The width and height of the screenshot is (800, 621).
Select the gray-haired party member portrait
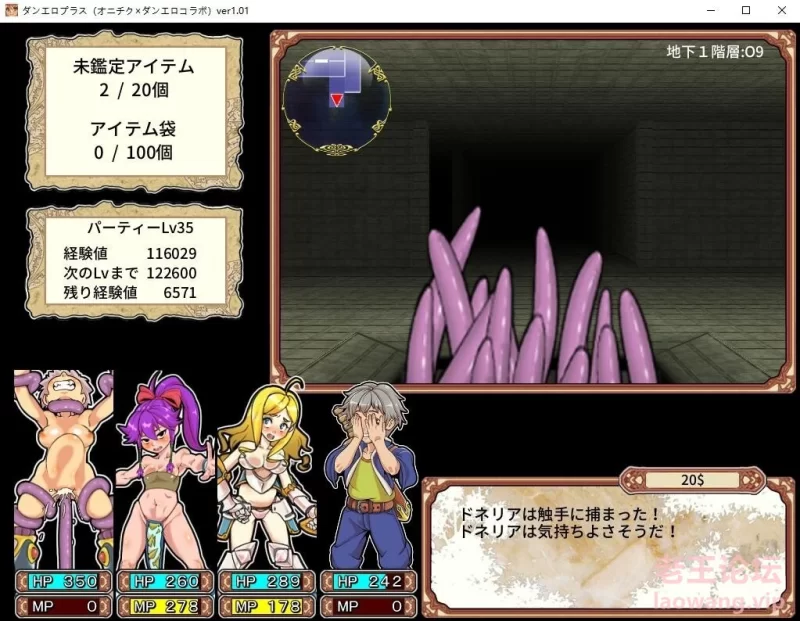pos(367,472)
